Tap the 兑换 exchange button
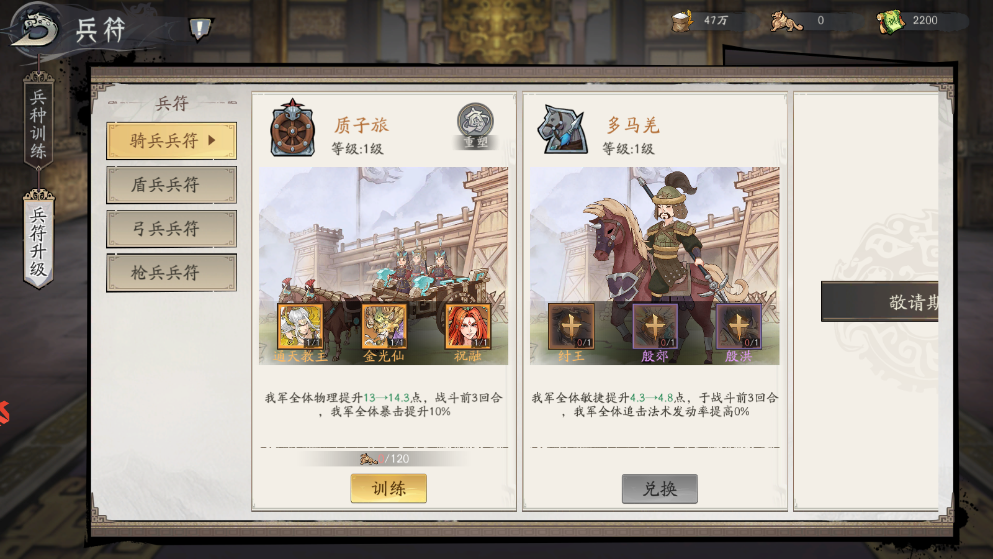The height and width of the screenshot is (559, 993). click(x=659, y=488)
